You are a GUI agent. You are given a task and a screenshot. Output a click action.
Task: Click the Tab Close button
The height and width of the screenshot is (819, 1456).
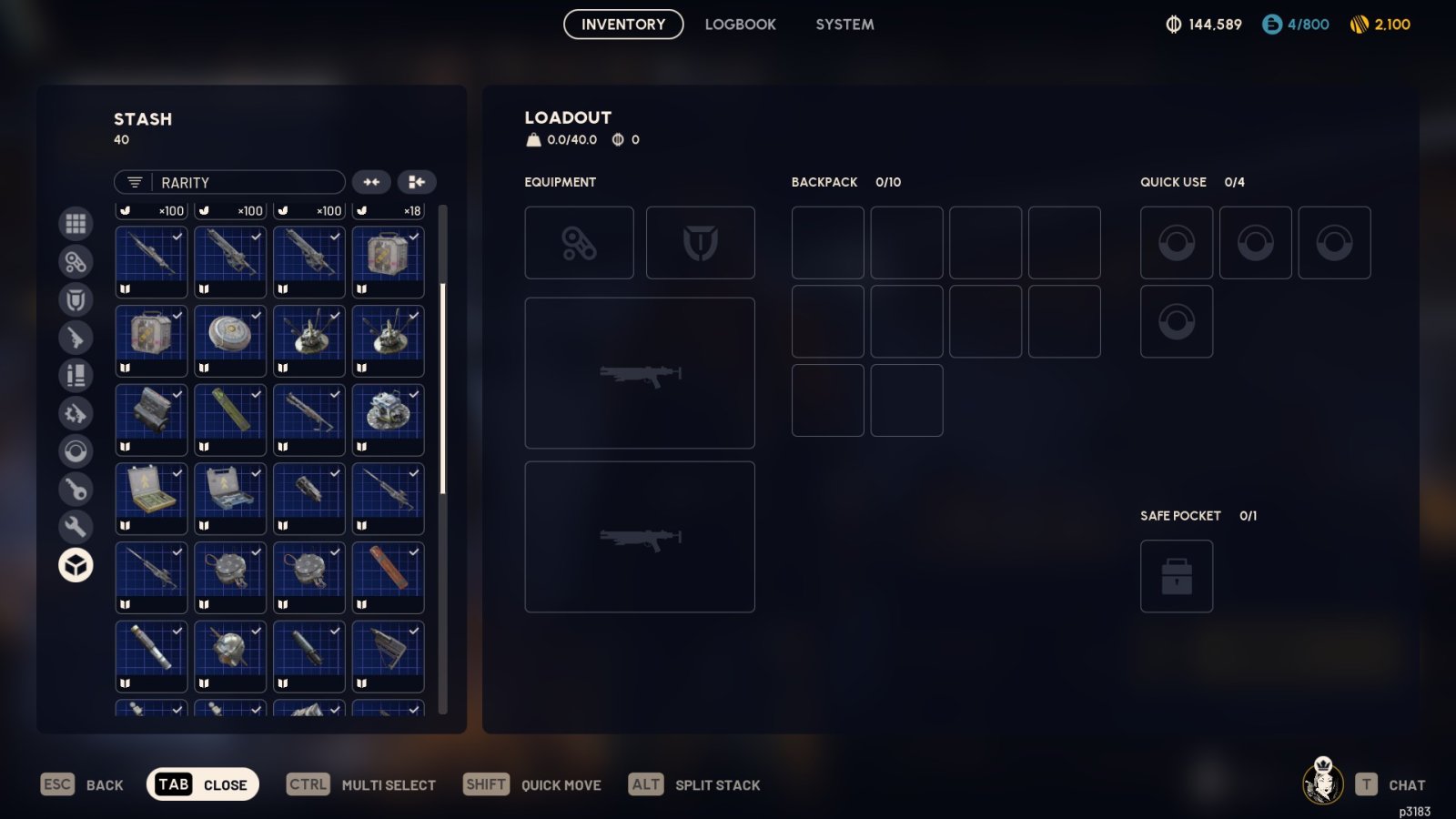(x=203, y=784)
